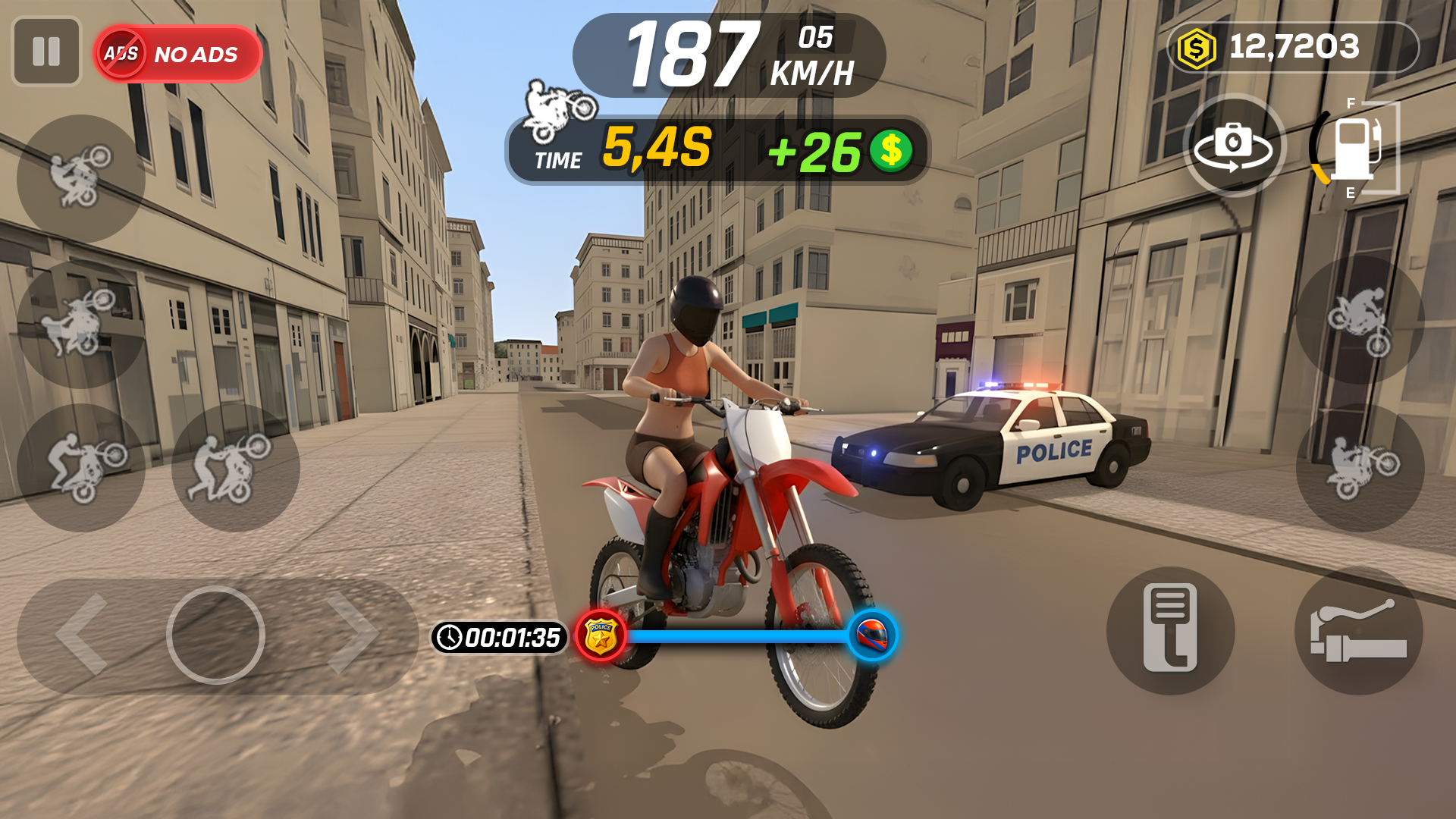Hit the brake pedal button
This screenshot has width=1456, height=819.
(x=1170, y=630)
